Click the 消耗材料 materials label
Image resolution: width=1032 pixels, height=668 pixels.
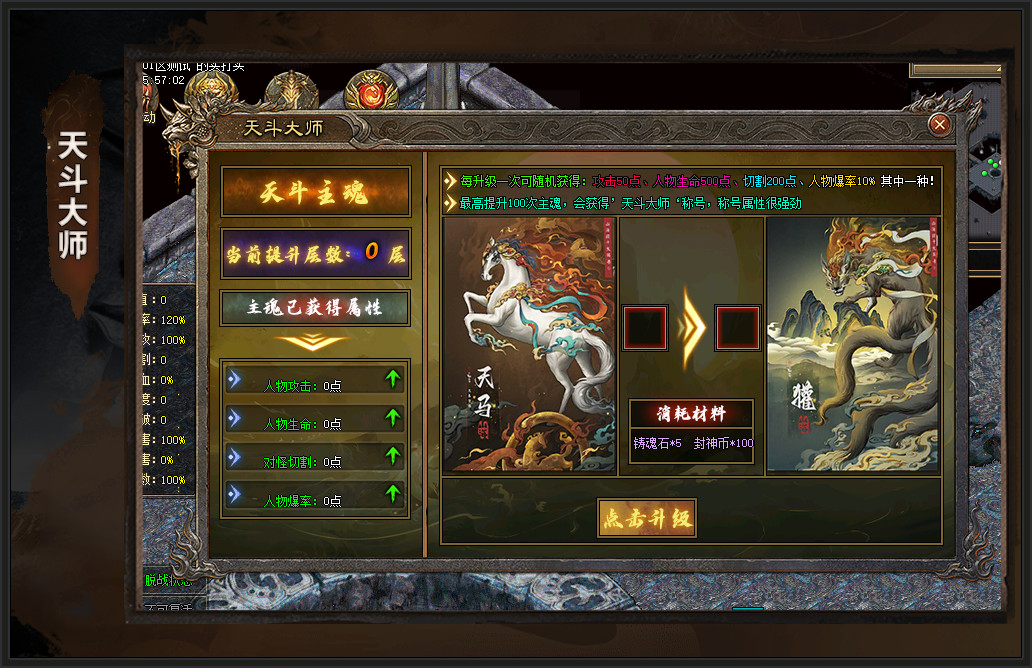(x=691, y=413)
